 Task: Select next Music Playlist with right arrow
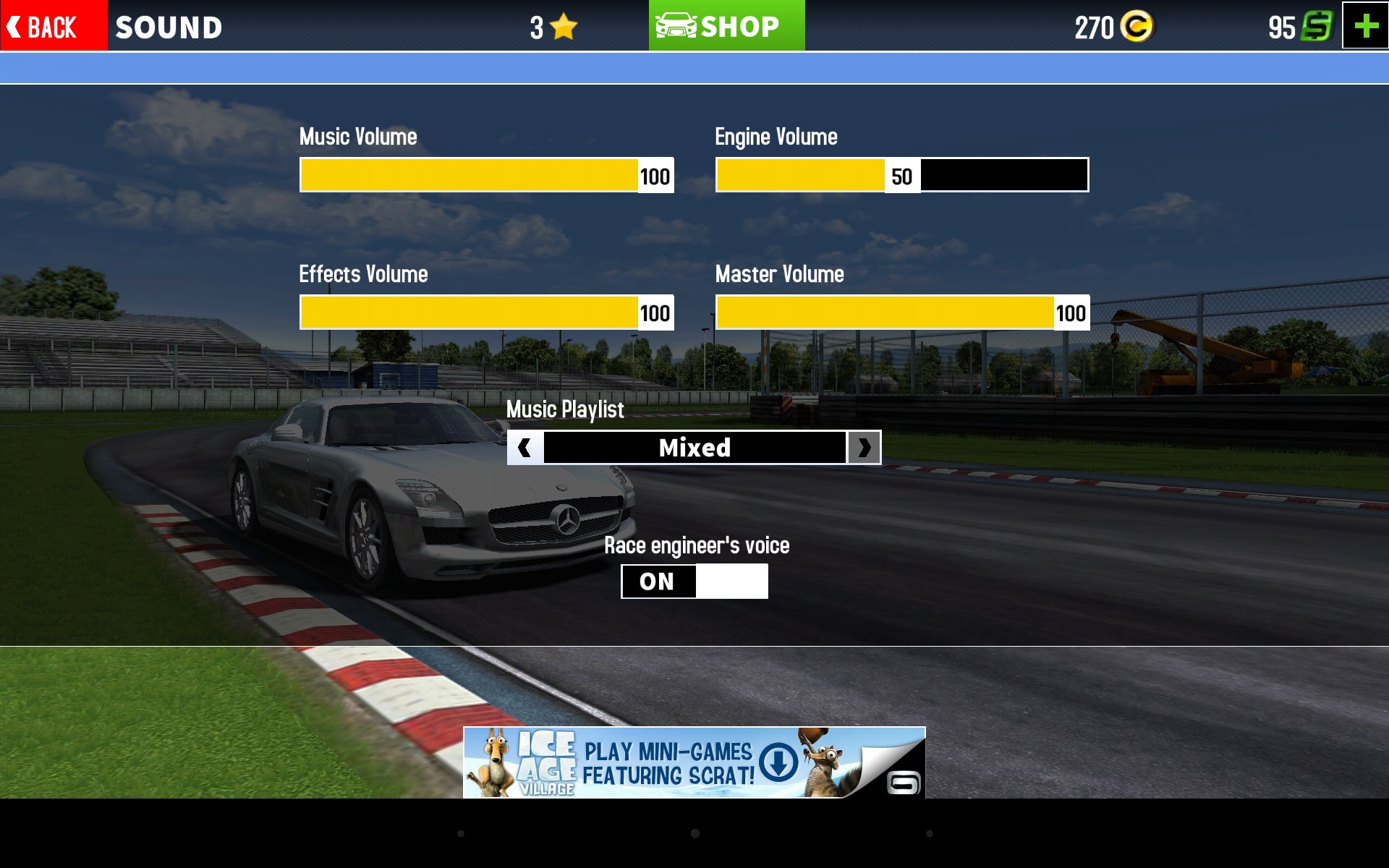coord(864,448)
